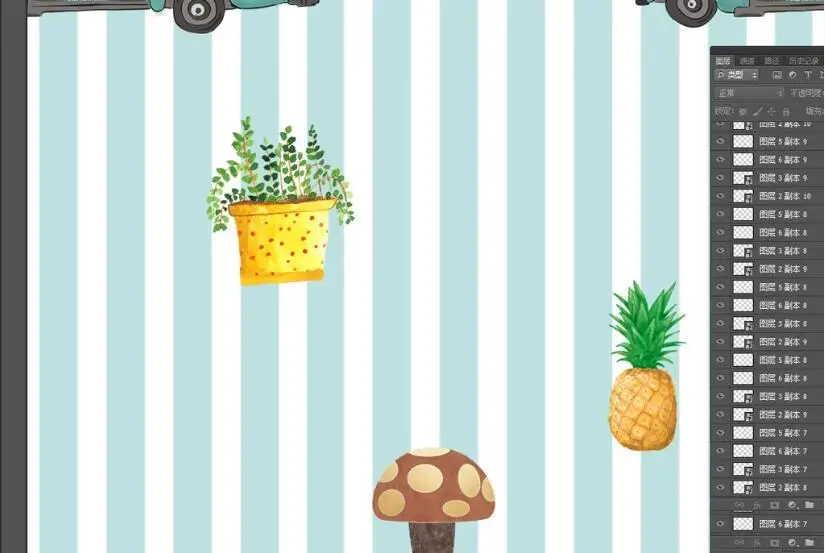825x553 pixels.
Task: Open the 路径 (Paths) tab
Action: pos(771,61)
